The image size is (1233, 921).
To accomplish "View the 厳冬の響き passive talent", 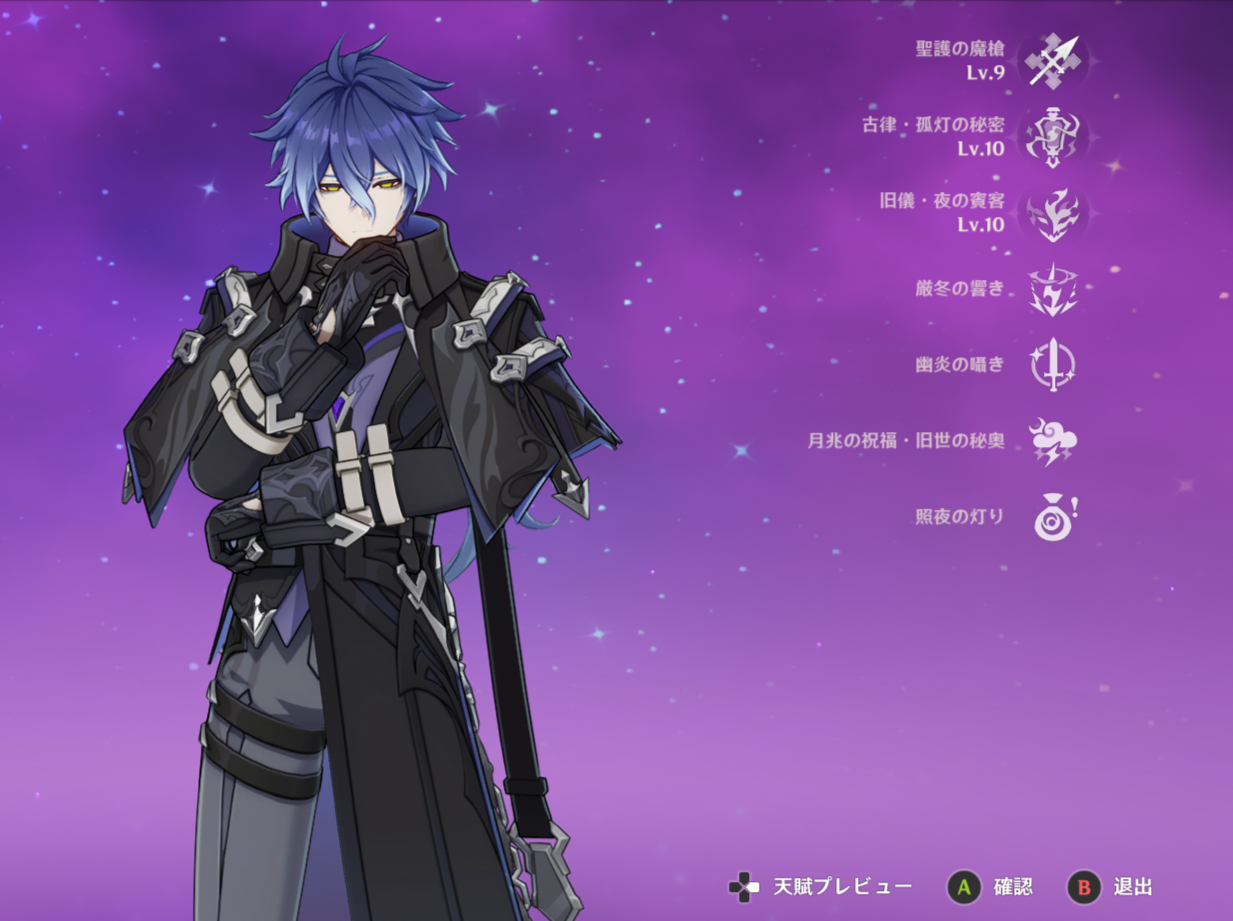I will tap(1052, 289).
